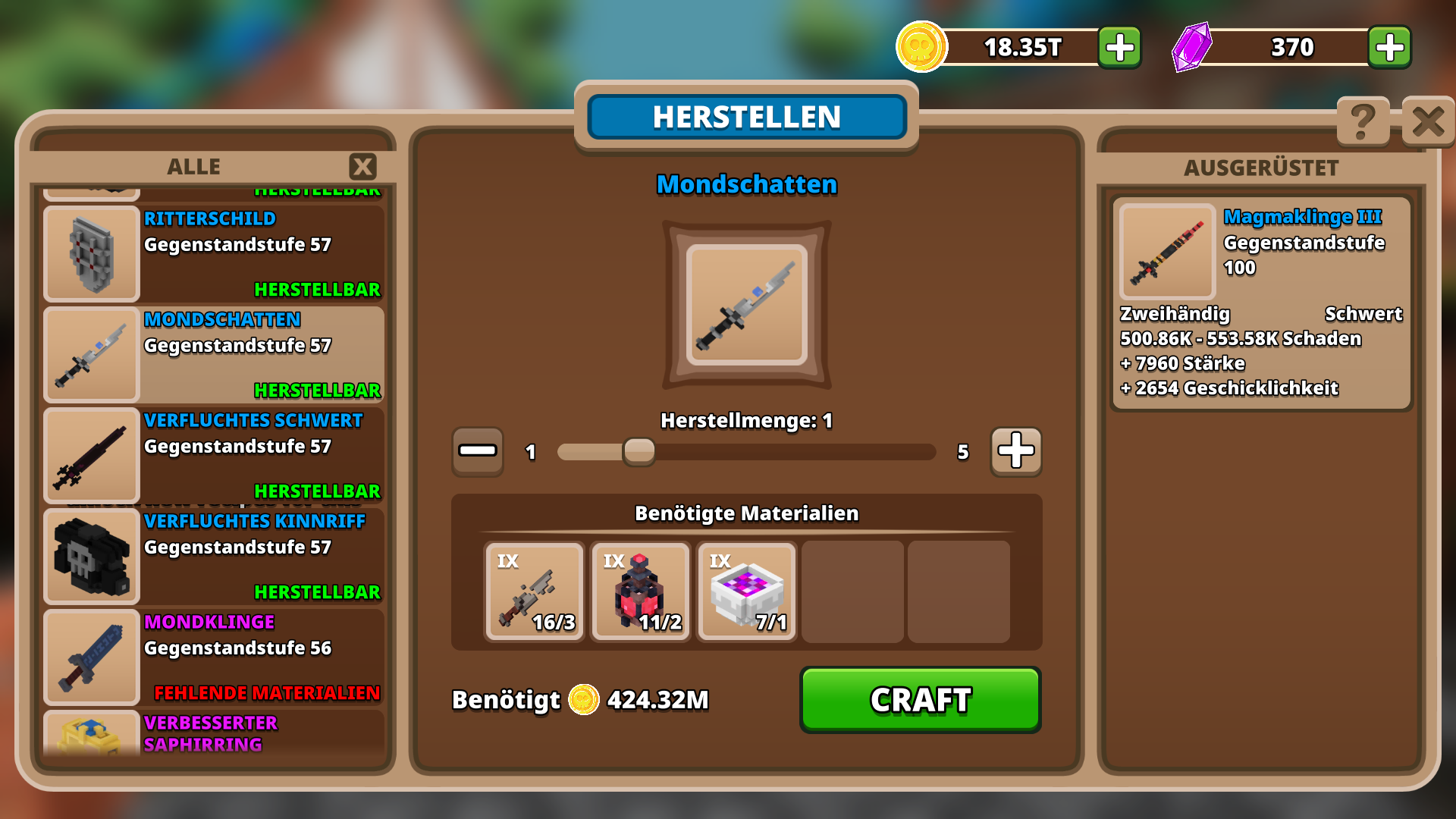
Task: Inspect the purple cube material 7/1
Action: click(x=747, y=591)
